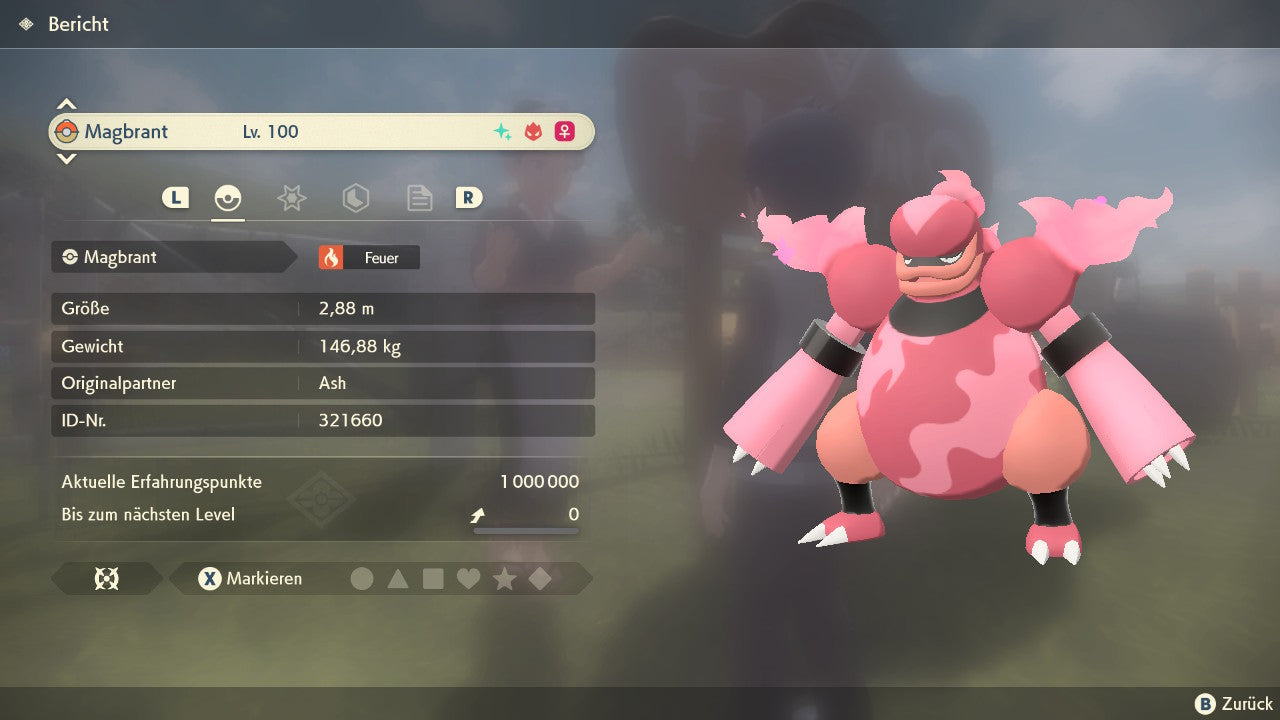Toggle the circle marking

click(362, 579)
